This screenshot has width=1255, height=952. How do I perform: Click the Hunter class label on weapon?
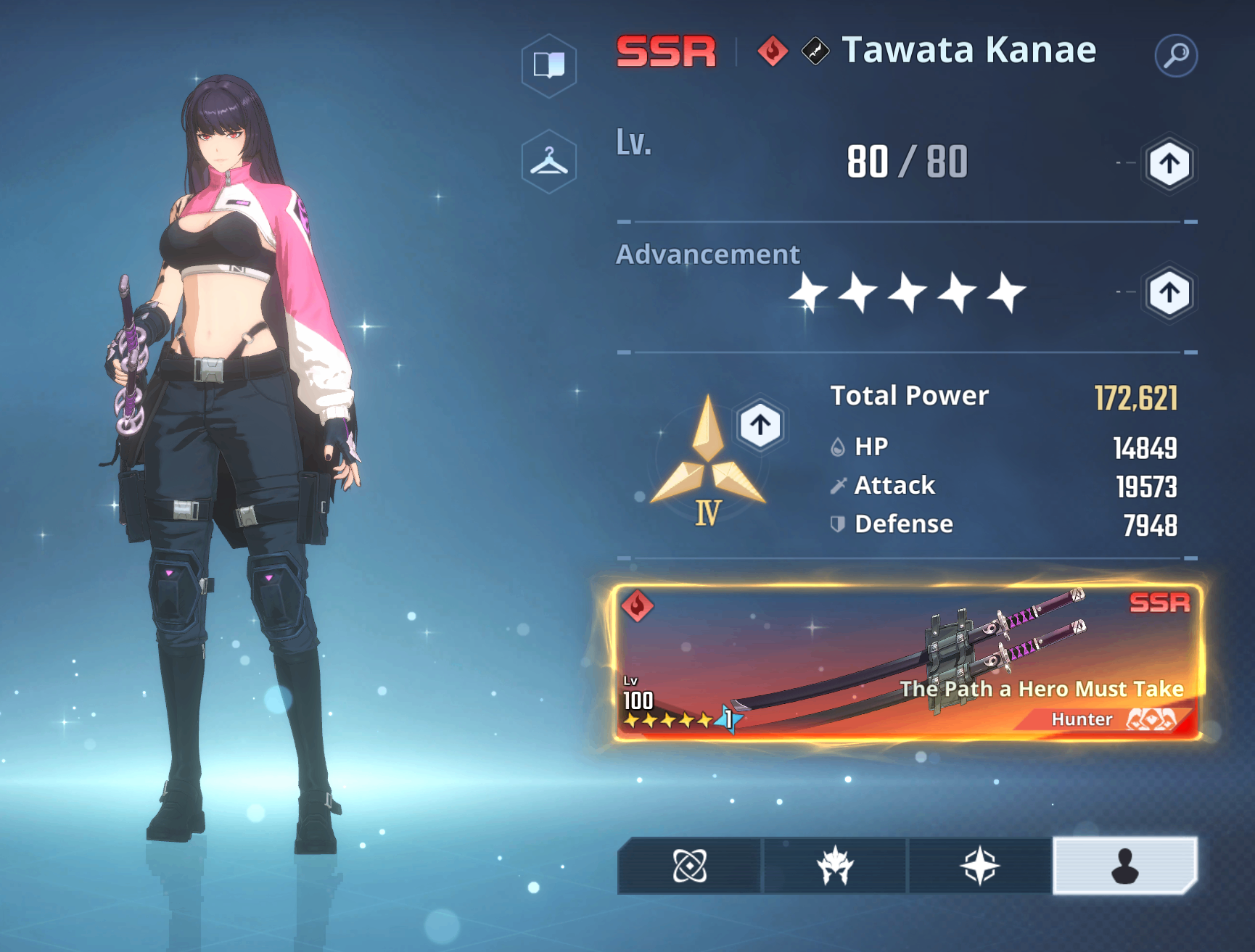click(x=1083, y=719)
